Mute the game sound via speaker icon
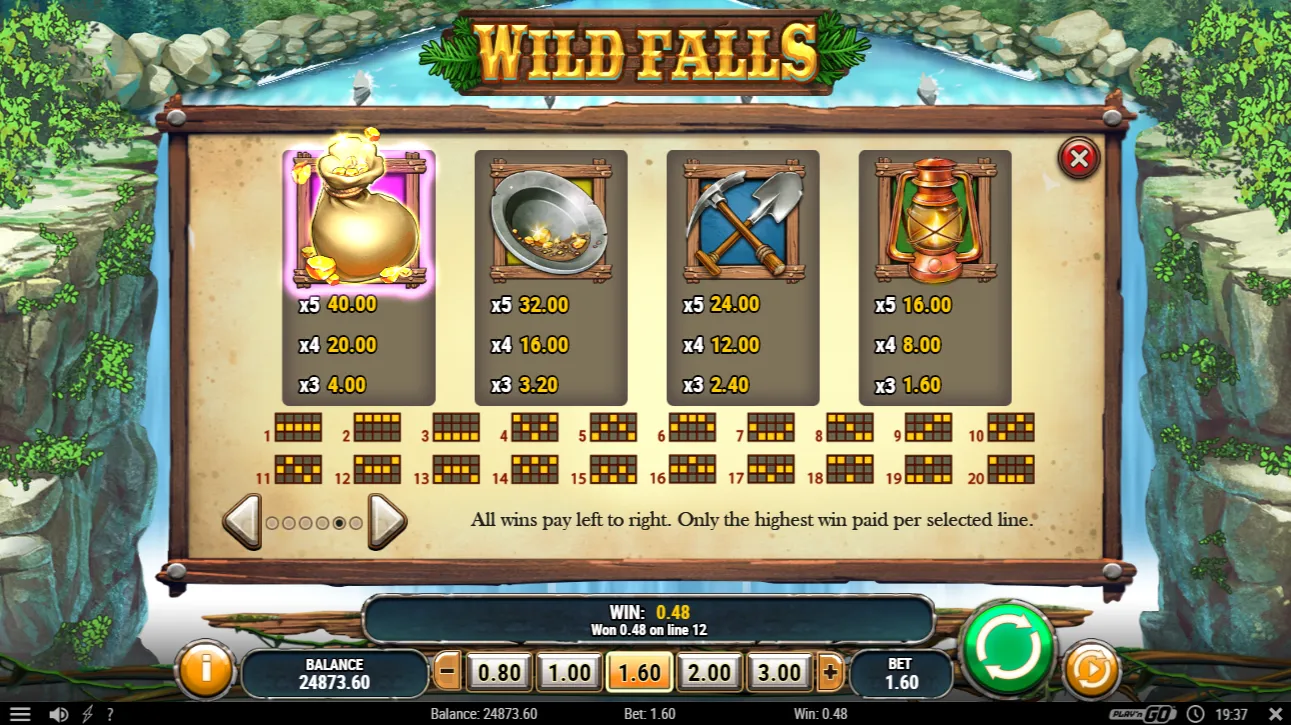The image size is (1291, 725). click(58, 713)
